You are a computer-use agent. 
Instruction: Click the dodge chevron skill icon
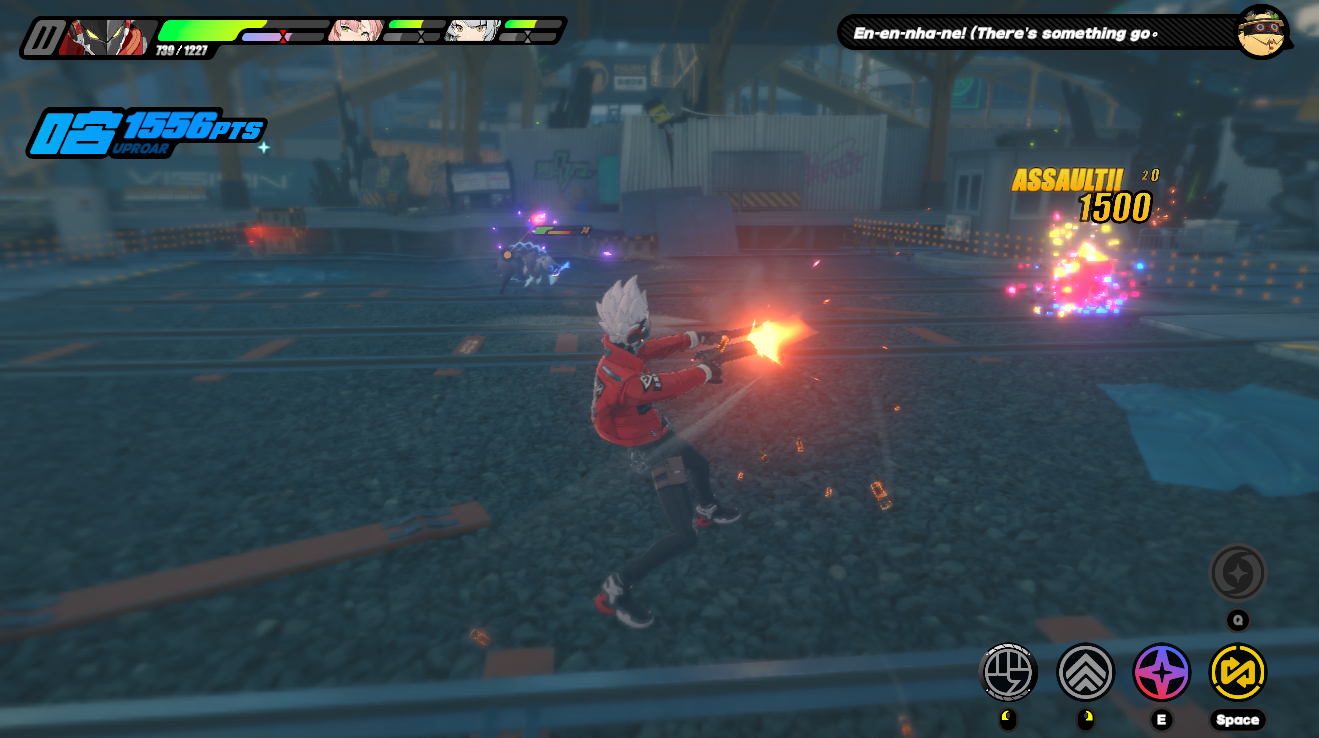coord(1085,672)
